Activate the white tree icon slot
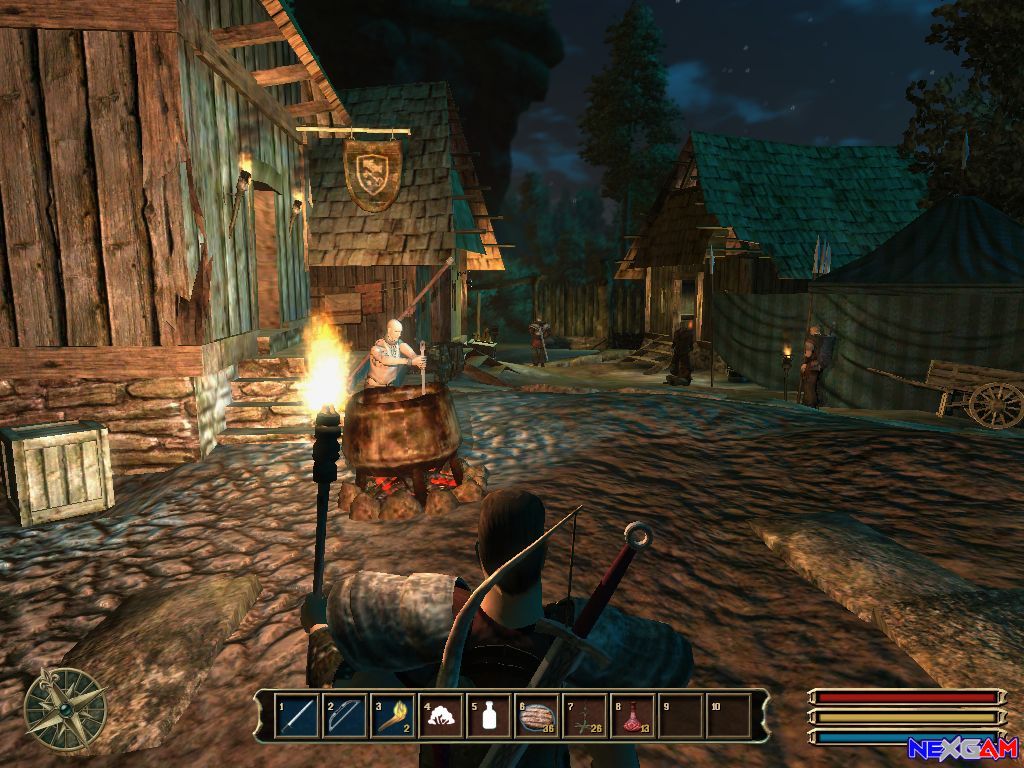The width and height of the screenshot is (1024, 768). [x=441, y=716]
